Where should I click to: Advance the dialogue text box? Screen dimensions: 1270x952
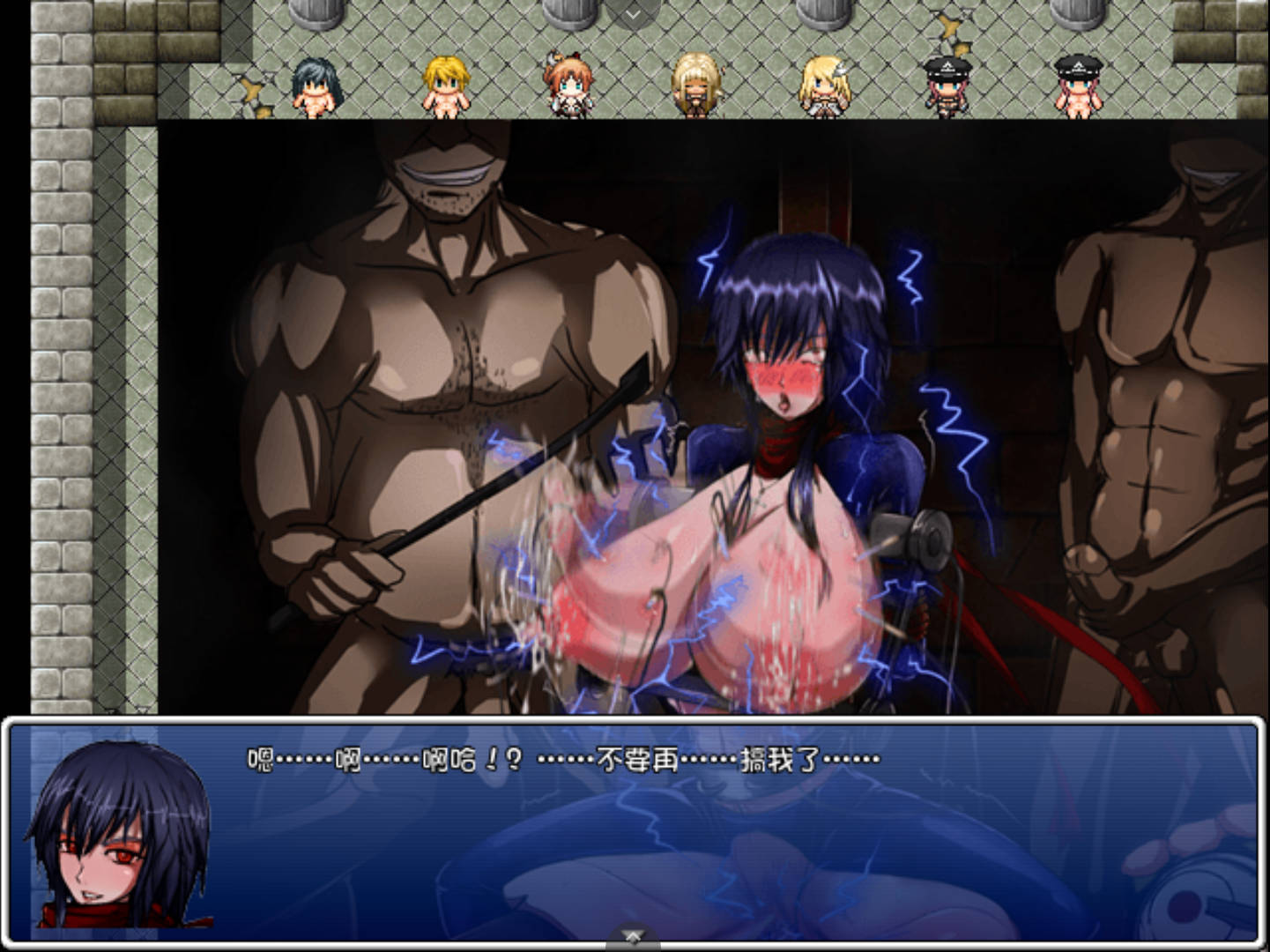(x=635, y=829)
